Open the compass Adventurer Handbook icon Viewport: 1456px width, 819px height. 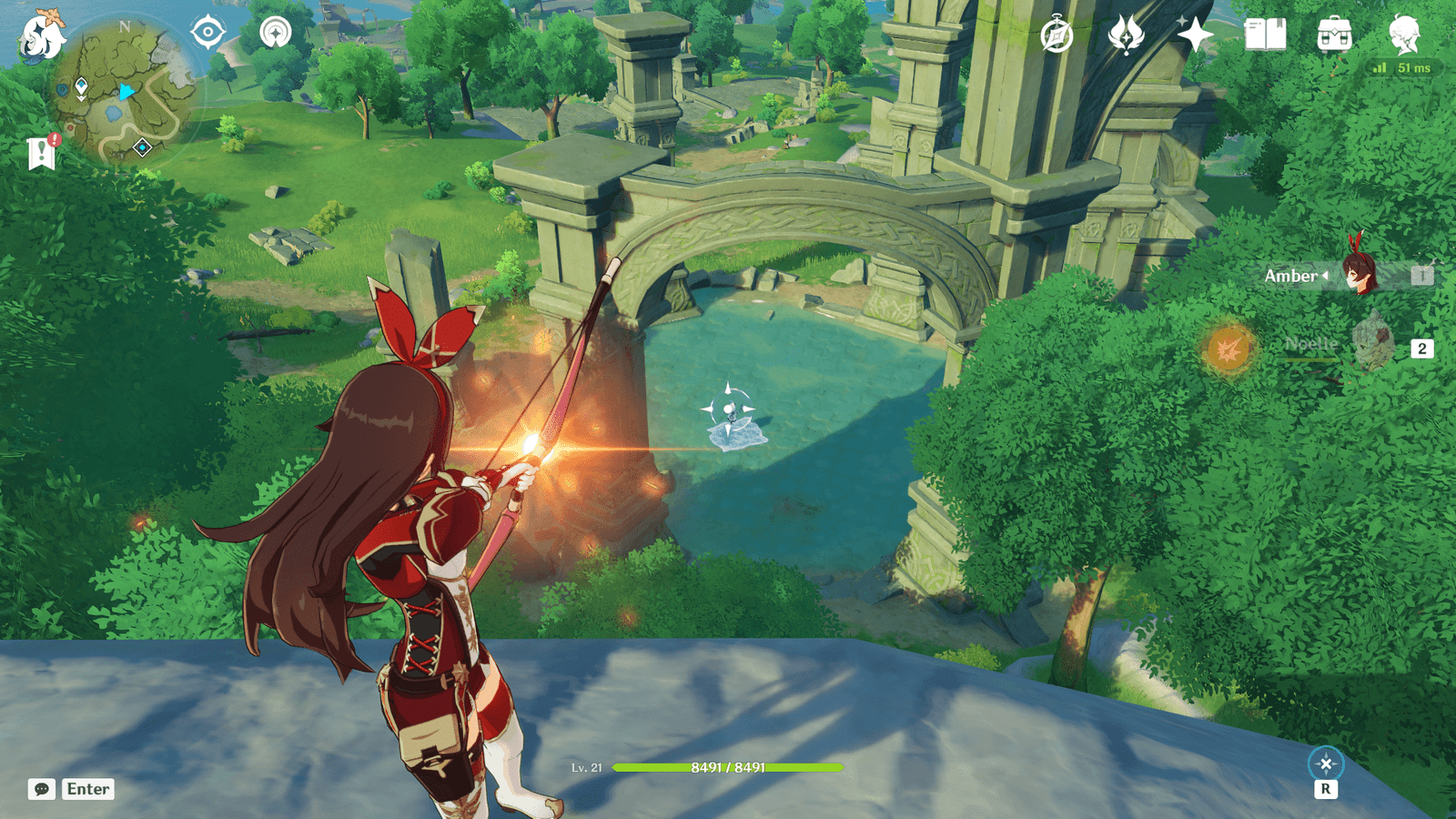click(1057, 35)
